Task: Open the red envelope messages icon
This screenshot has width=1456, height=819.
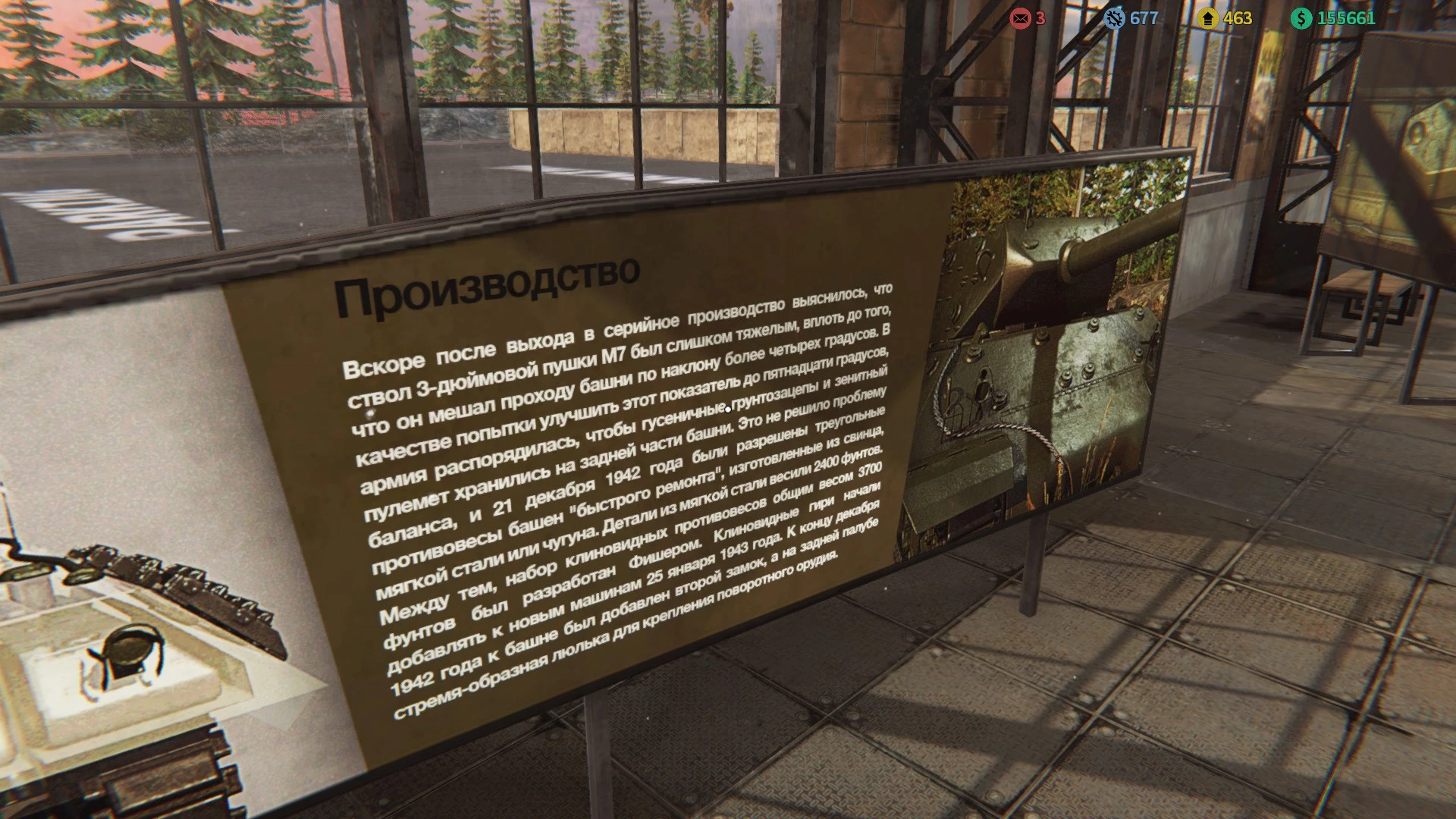Action: (1020, 17)
